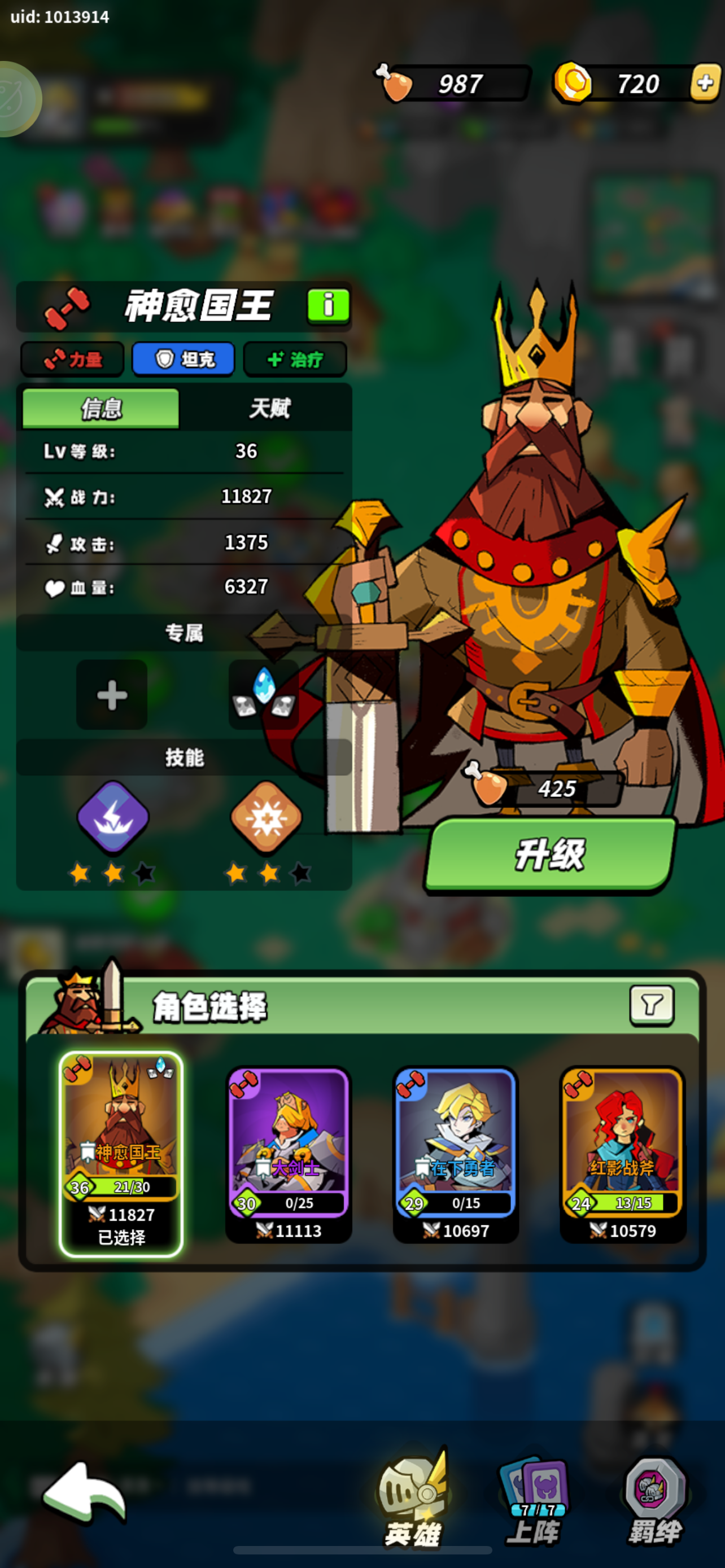Toggle the 力量 attribute tag

click(x=72, y=359)
